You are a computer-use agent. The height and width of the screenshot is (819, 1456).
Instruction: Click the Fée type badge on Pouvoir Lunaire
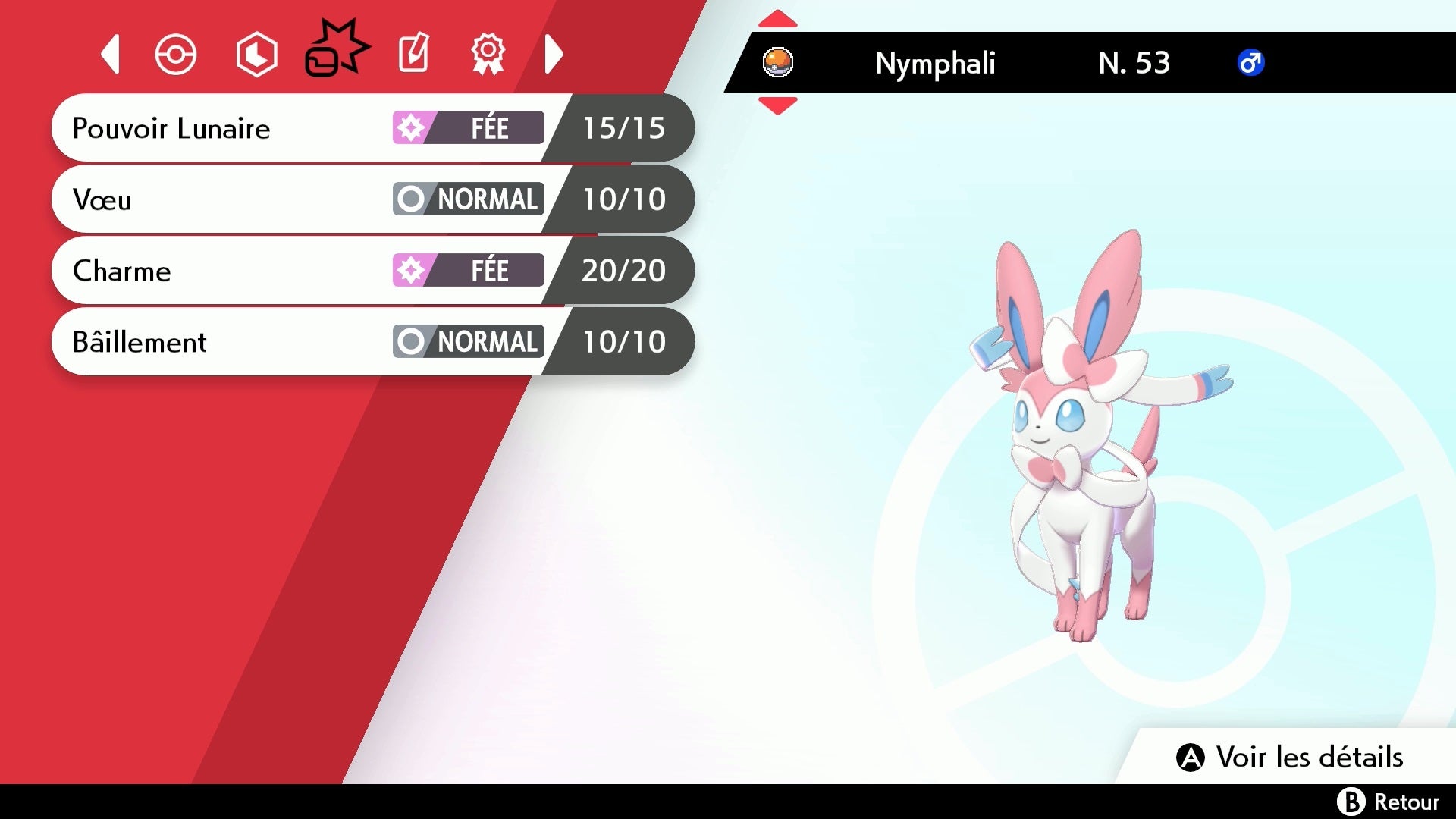coord(467,128)
